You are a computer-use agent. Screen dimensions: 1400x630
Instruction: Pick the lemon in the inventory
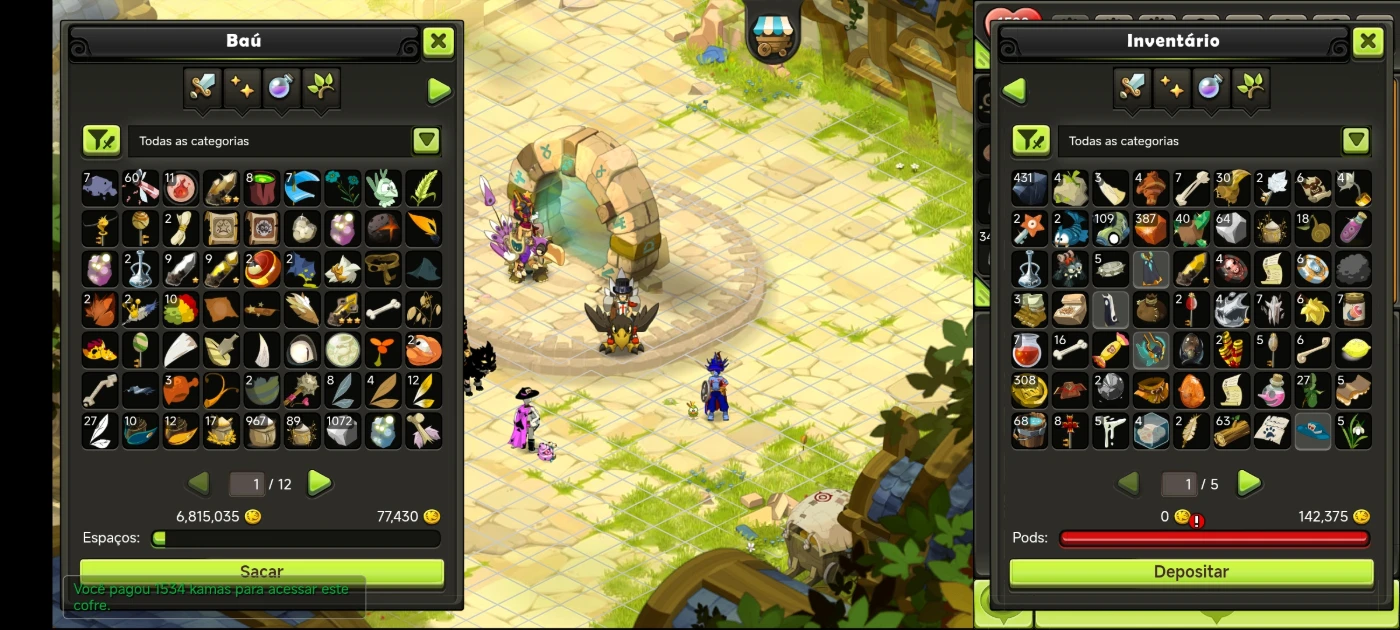coord(1353,350)
